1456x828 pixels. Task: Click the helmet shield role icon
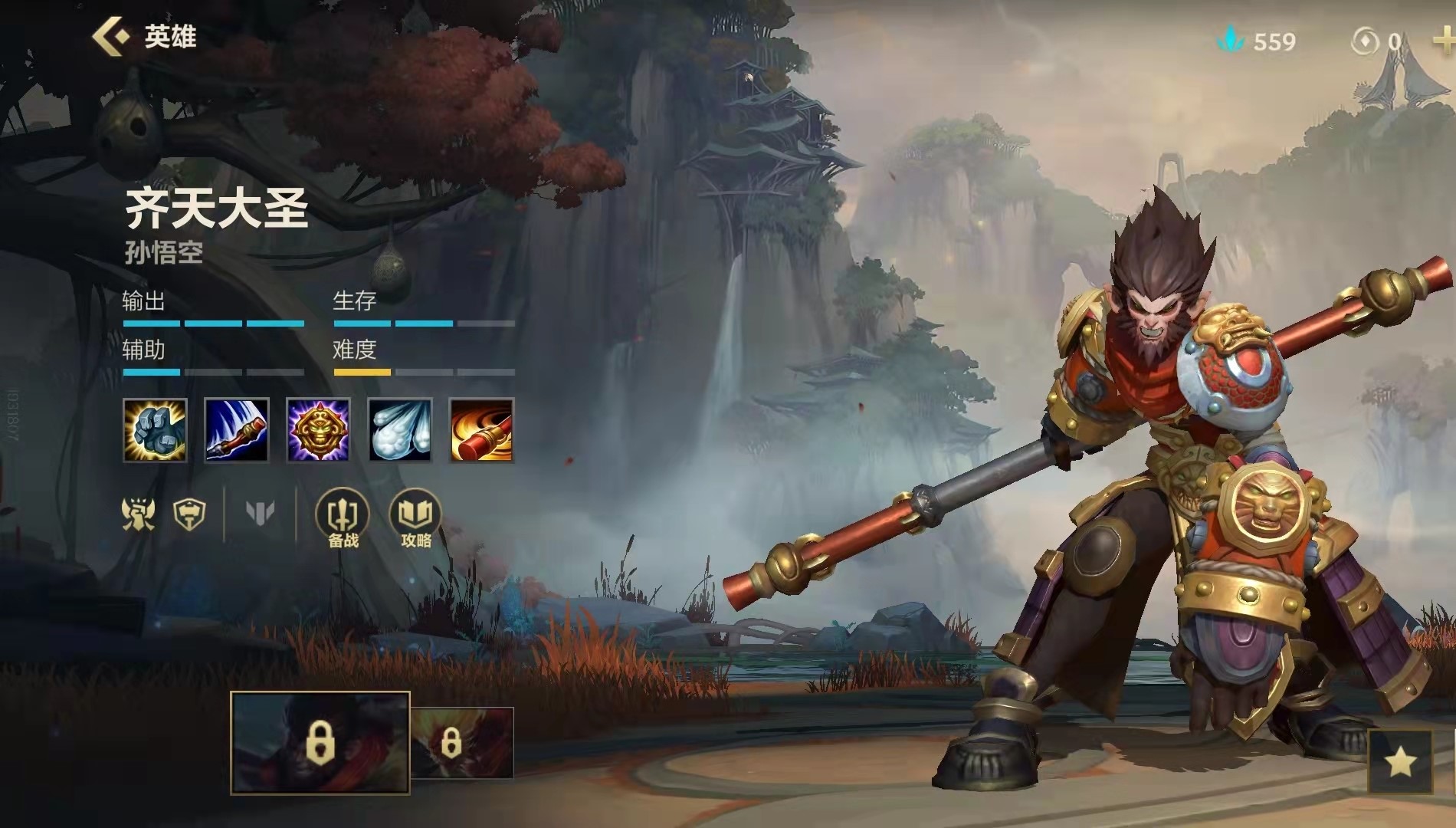click(189, 513)
